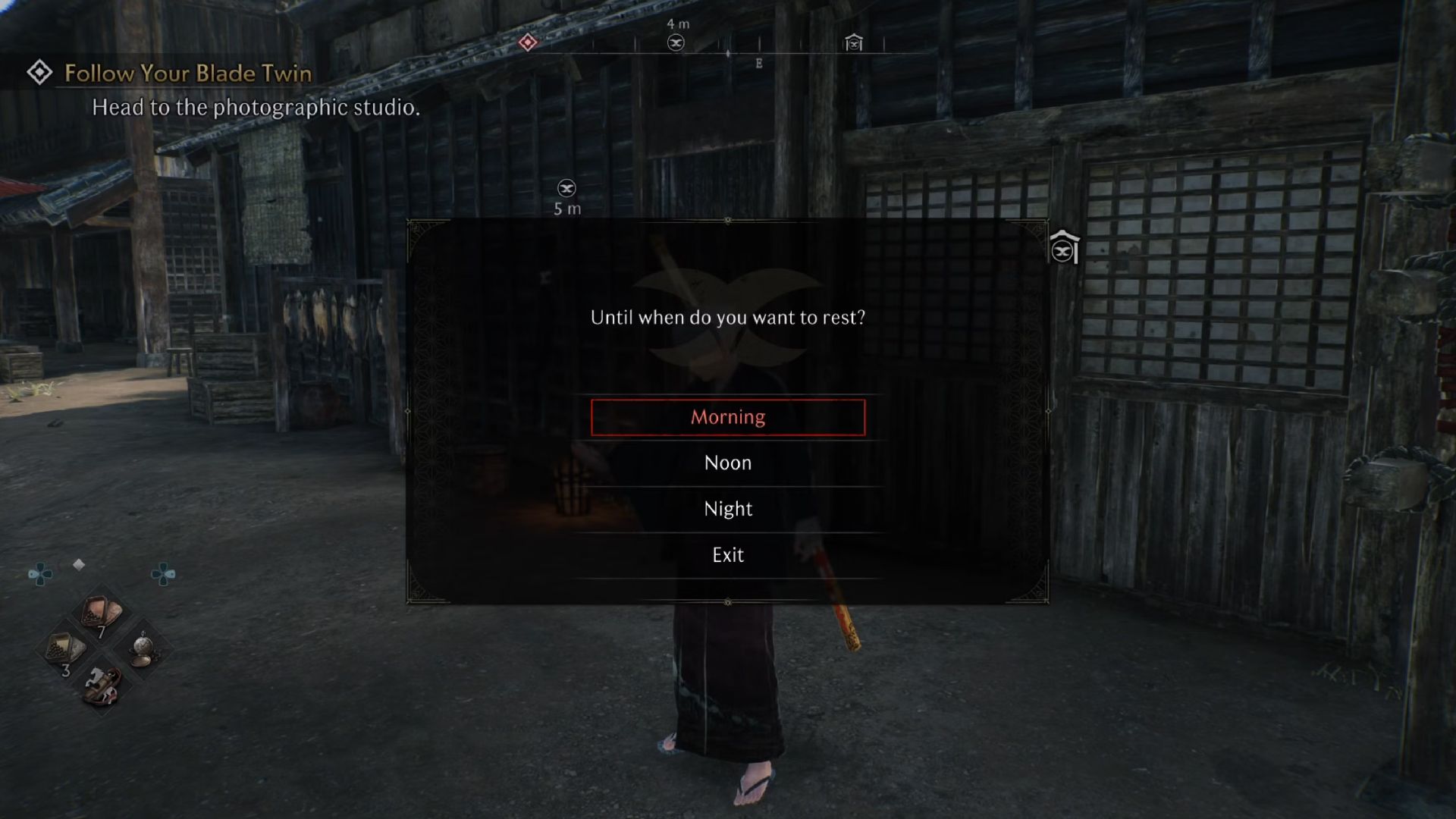This screenshot has height=819, width=1456.
Task: Select Exit to leave the rest menu
Action: (x=727, y=554)
